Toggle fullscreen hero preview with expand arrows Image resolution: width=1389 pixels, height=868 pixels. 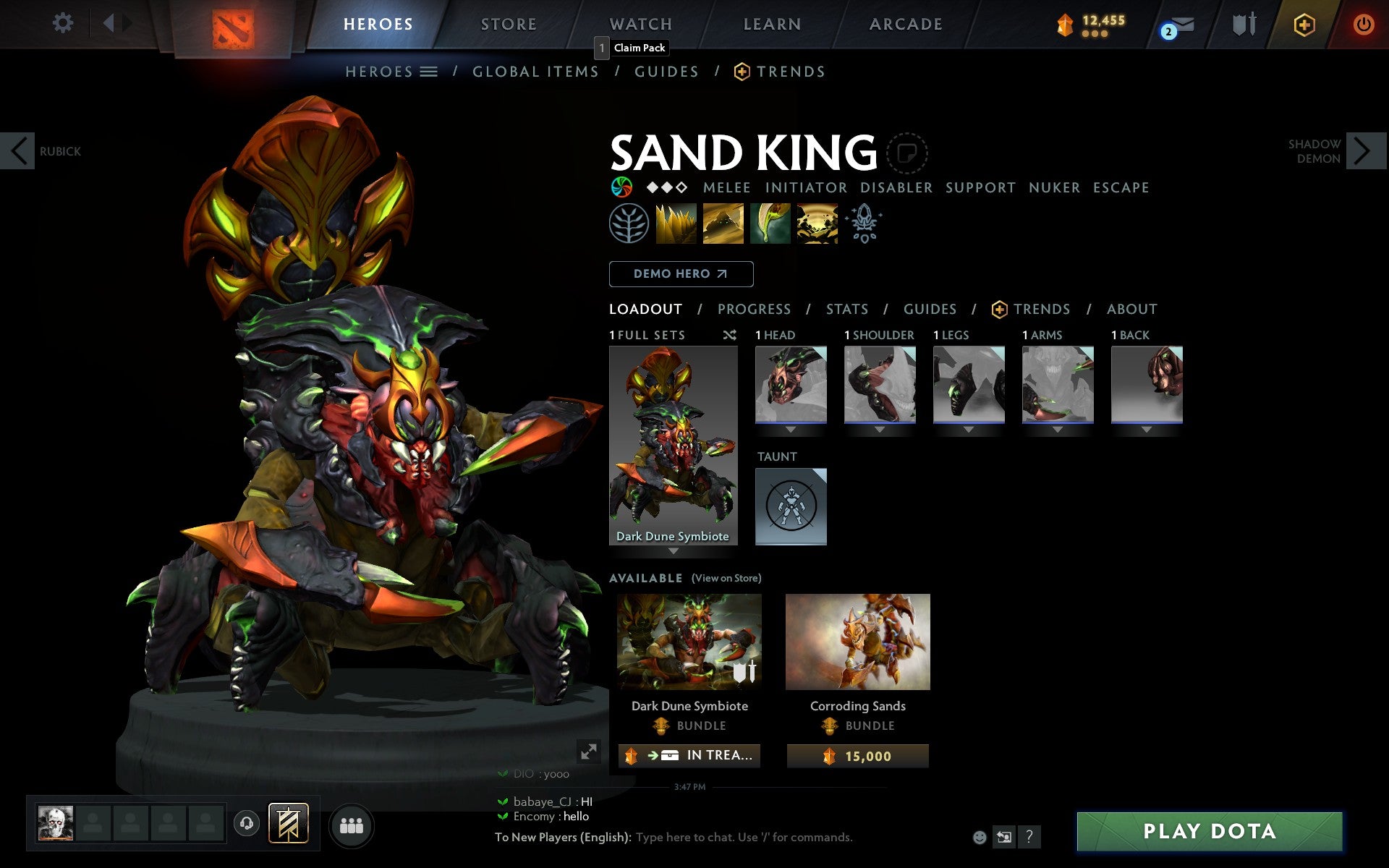point(587,752)
